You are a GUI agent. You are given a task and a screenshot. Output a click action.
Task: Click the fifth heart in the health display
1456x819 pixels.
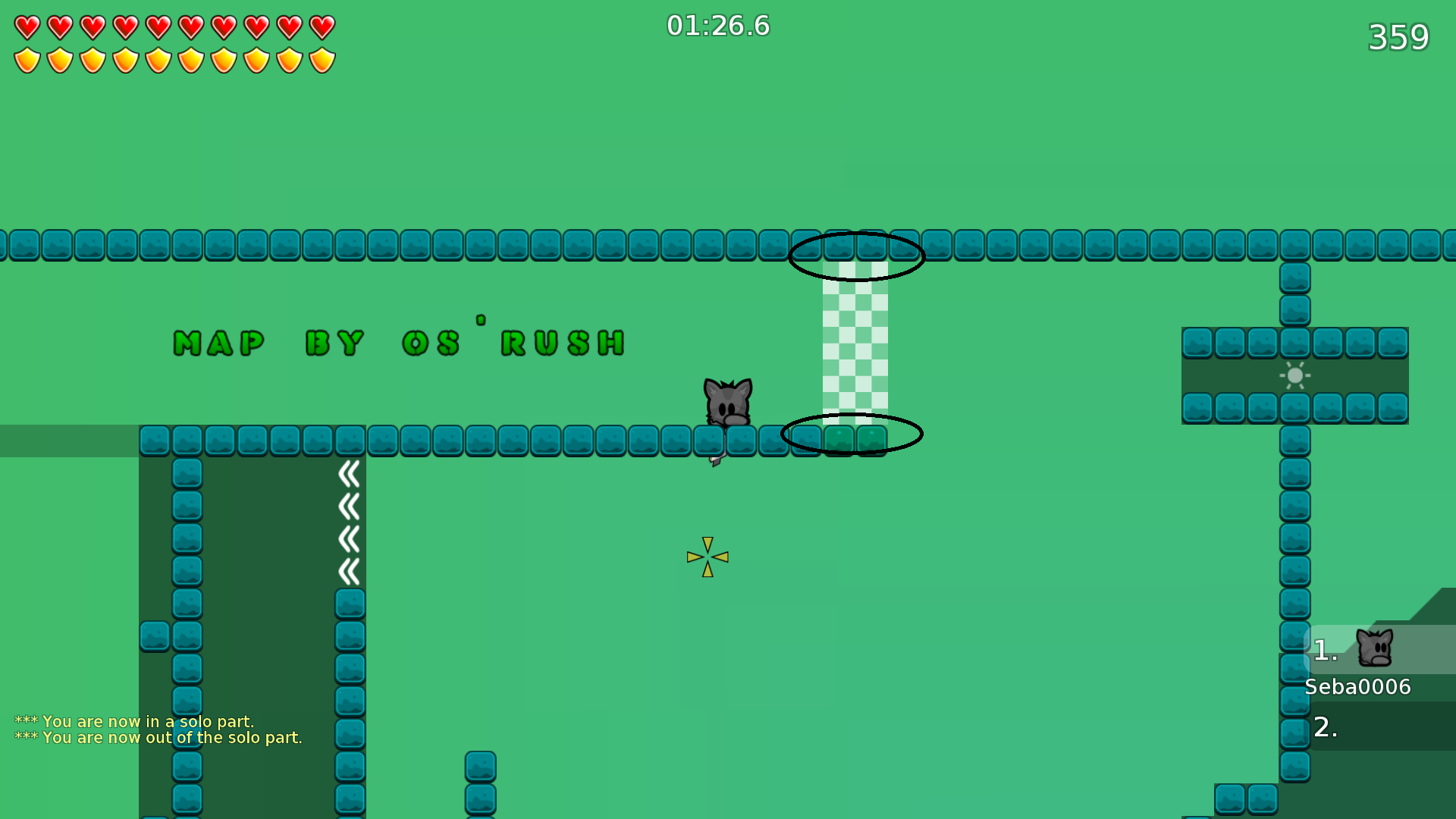tap(158, 27)
